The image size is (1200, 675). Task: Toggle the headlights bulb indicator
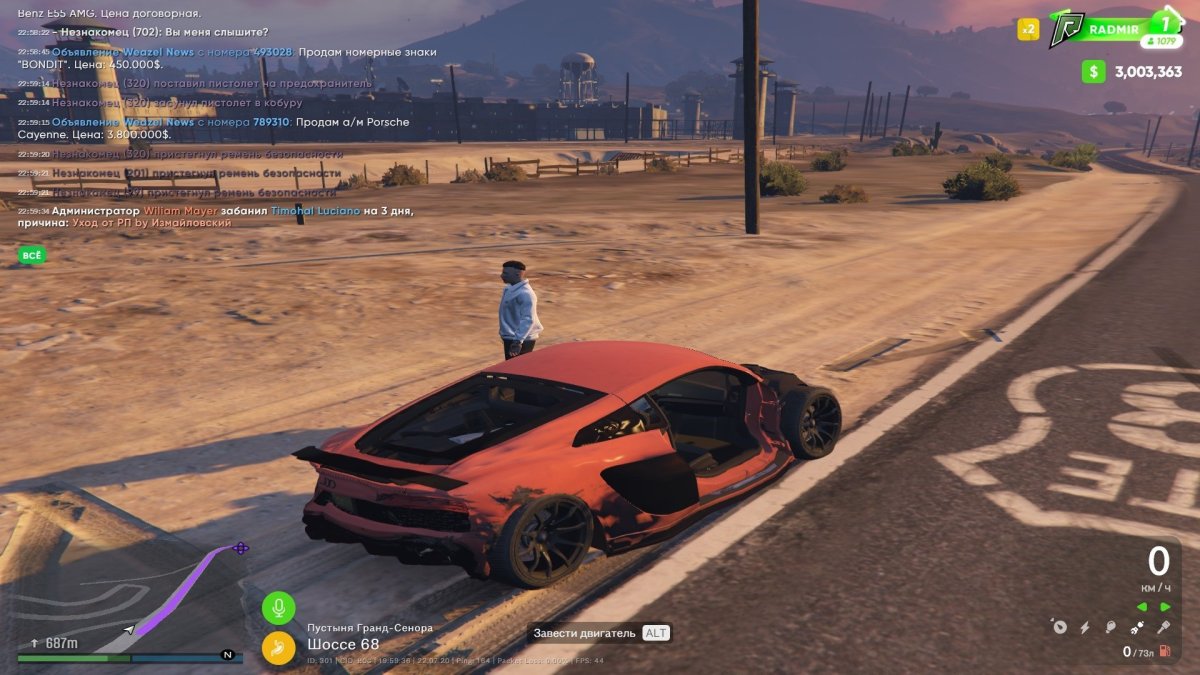click(1111, 628)
